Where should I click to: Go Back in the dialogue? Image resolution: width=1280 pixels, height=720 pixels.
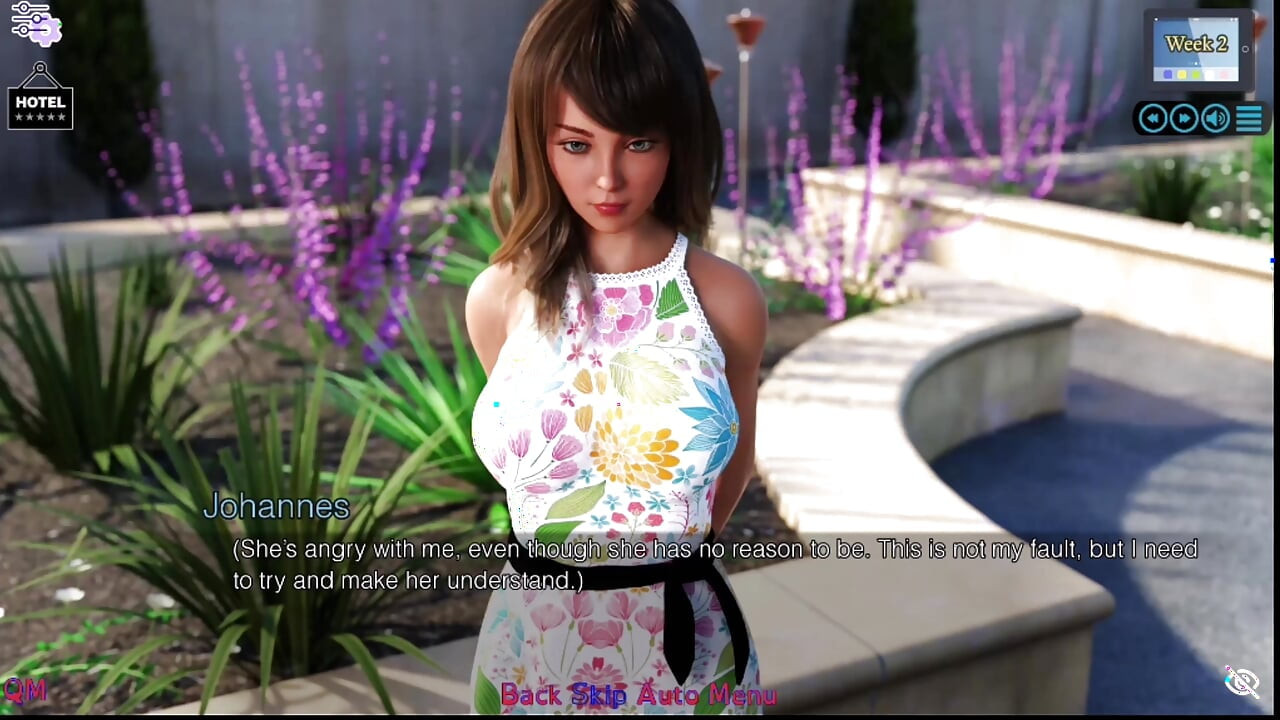tap(530, 695)
